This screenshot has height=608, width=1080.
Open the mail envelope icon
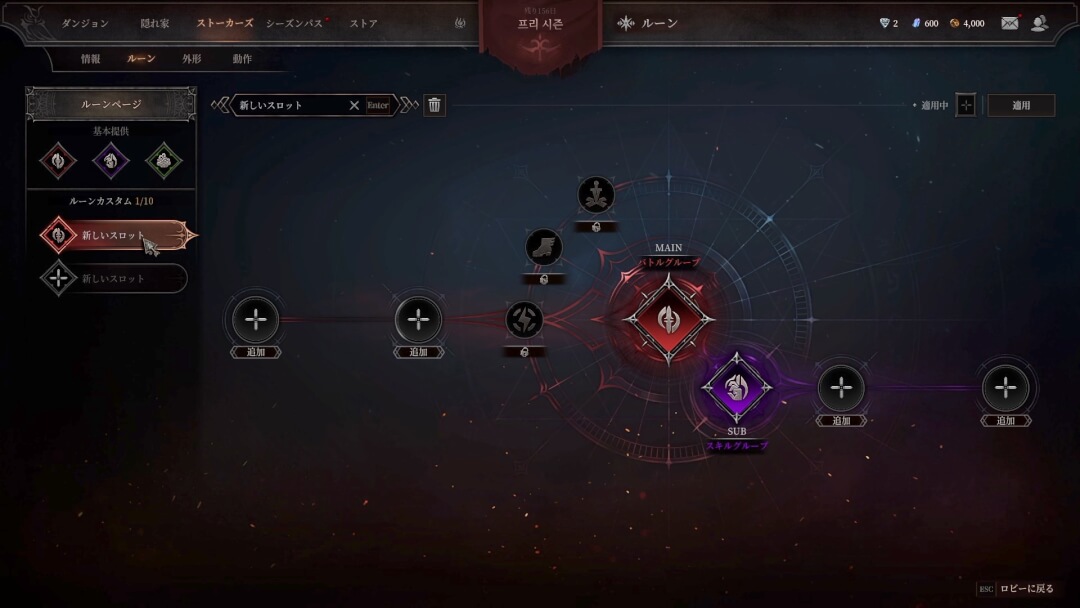pyautogui.click(x=1010, y=23)
